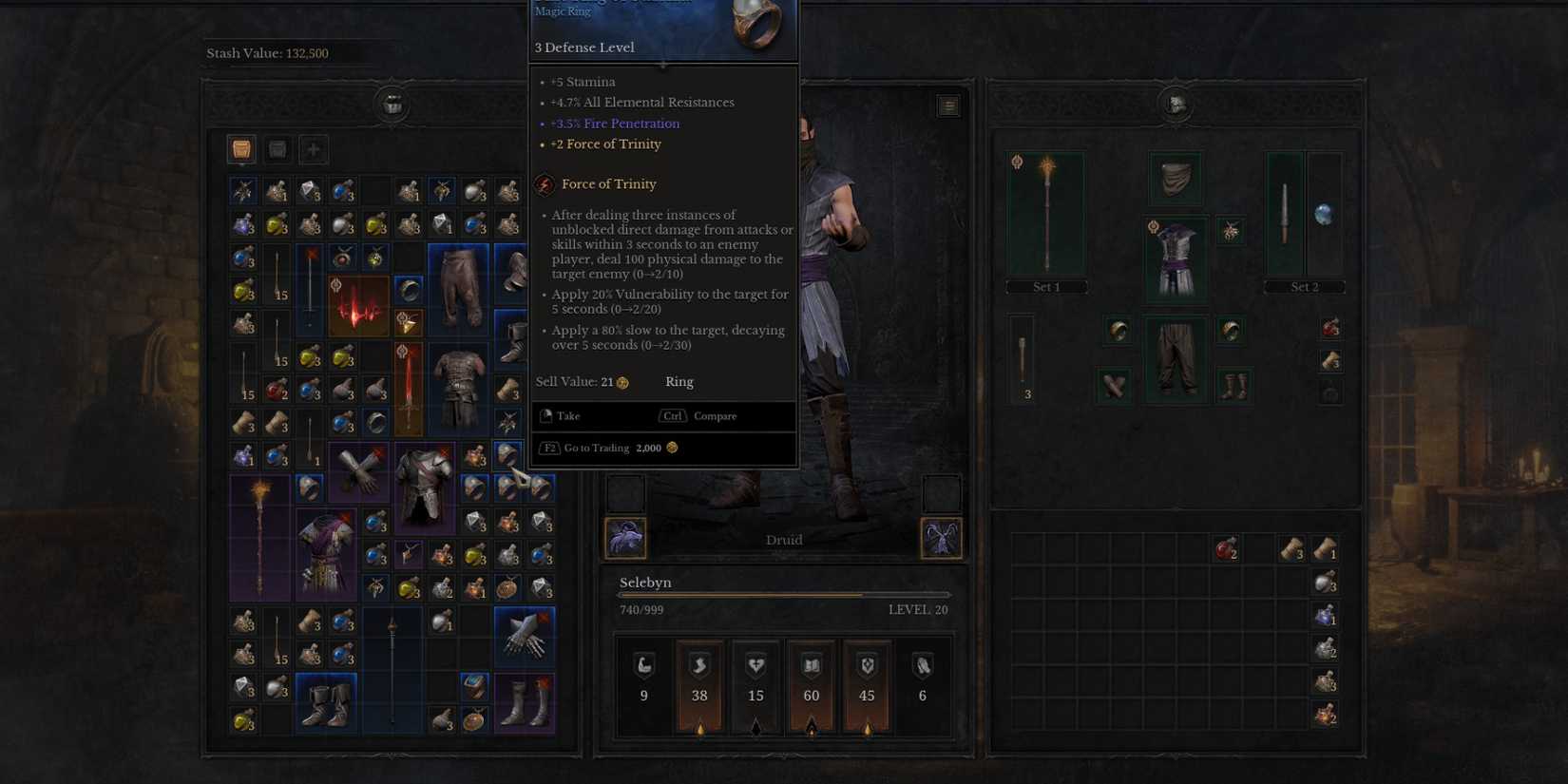Switch to the Set 1 gear tab
The image size is (1568, 784).
coord(1045,286)
